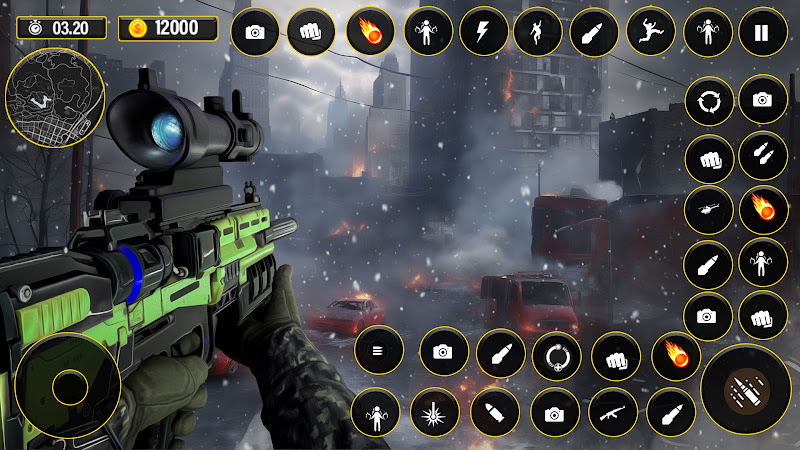Call in the helicopter support icon
The image size is (800, 450).
[x=708, y=211]
